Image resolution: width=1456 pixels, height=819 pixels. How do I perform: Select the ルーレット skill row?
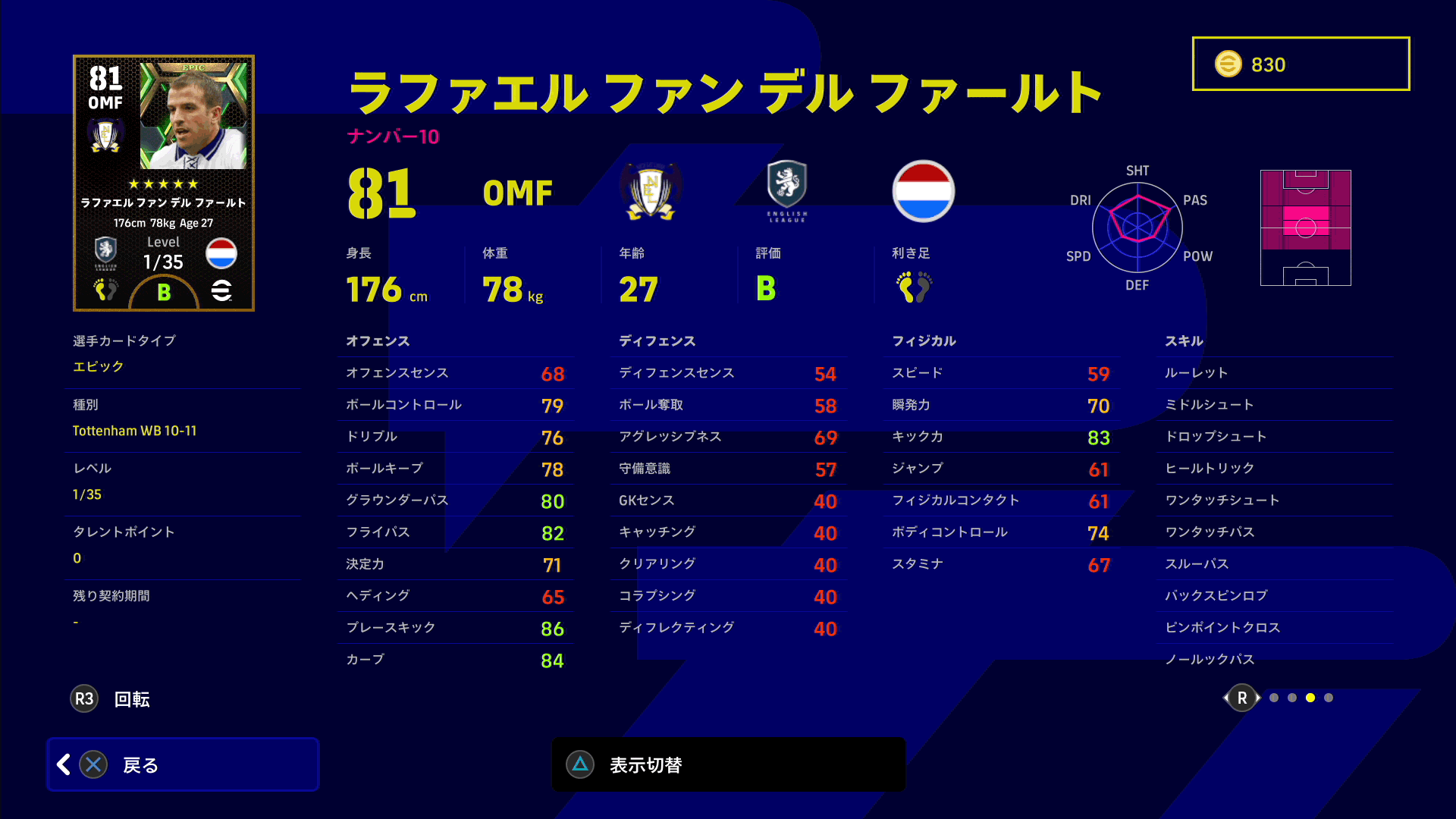(x=1278, y=373)
